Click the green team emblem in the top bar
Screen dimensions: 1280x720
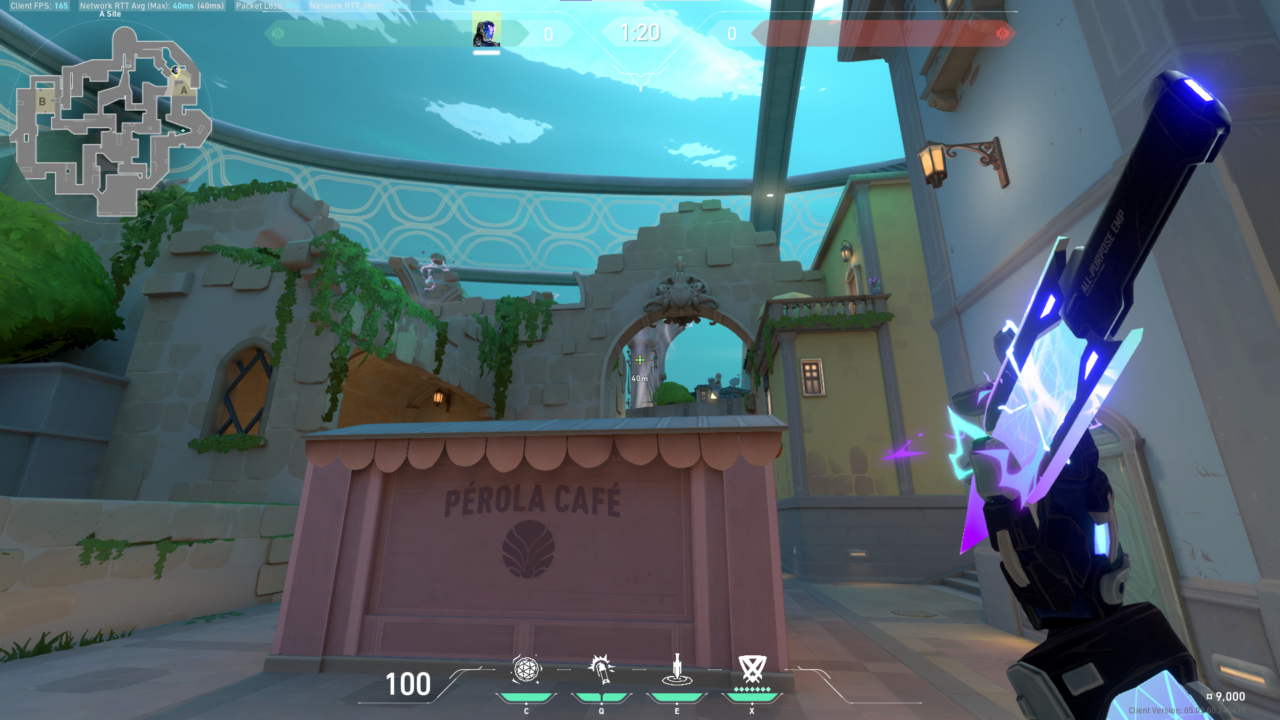coord(278,33)
